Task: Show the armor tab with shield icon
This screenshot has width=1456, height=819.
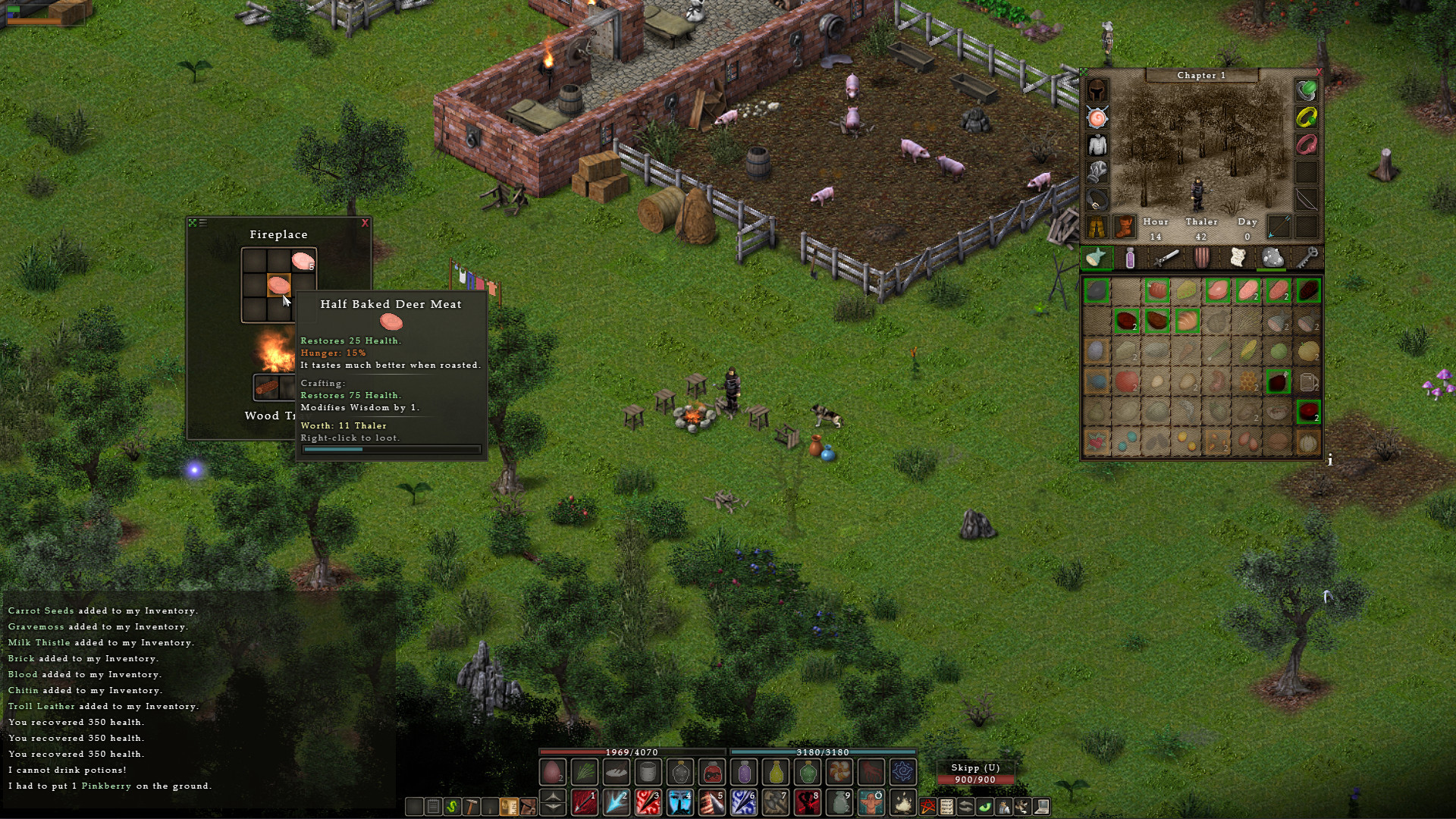Action: (x=1202, y=259)
